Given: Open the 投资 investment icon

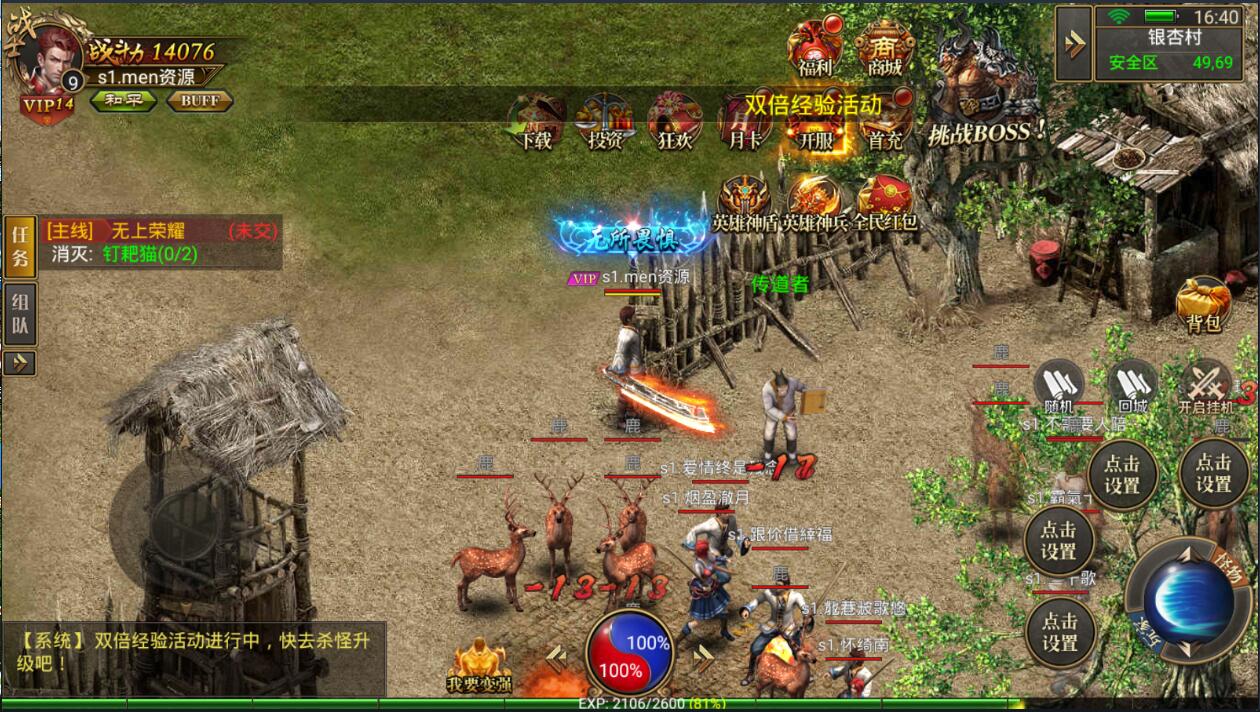Looking at the screenshot, I should click(605, 121).
